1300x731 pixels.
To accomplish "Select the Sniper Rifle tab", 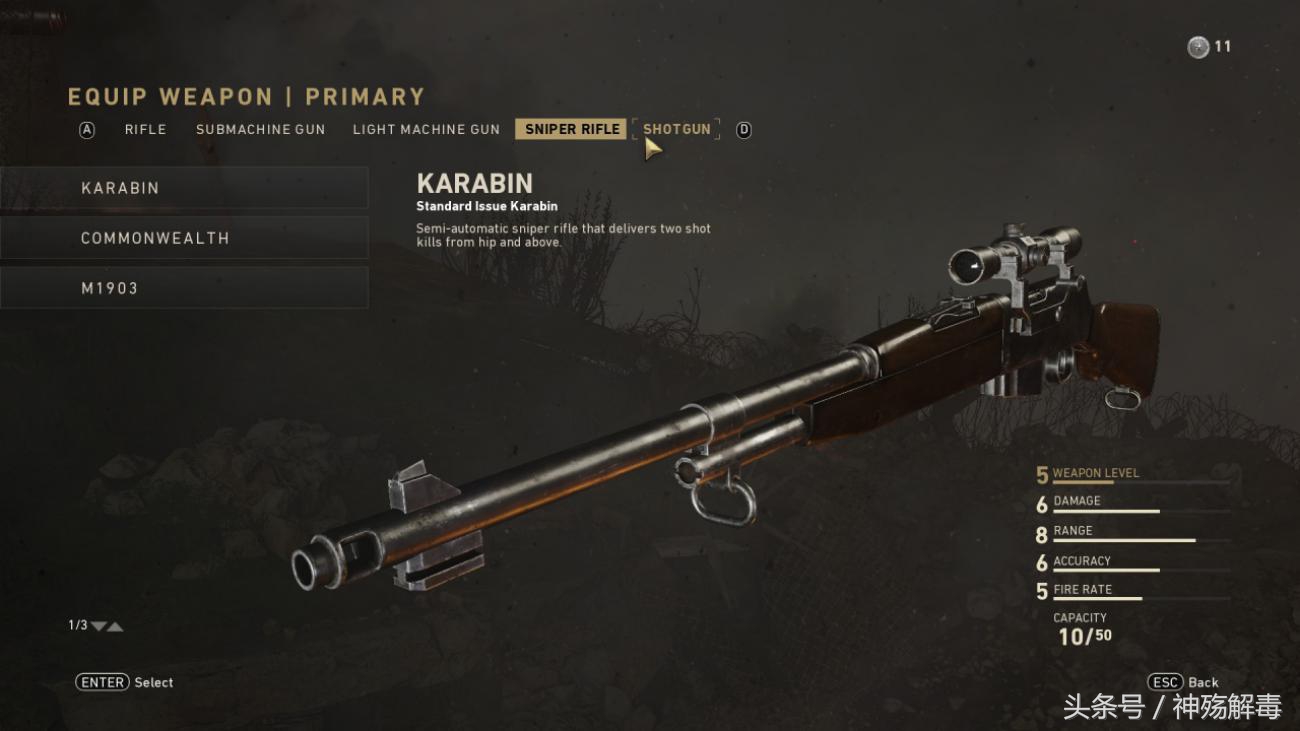I will tap(572, 129).
